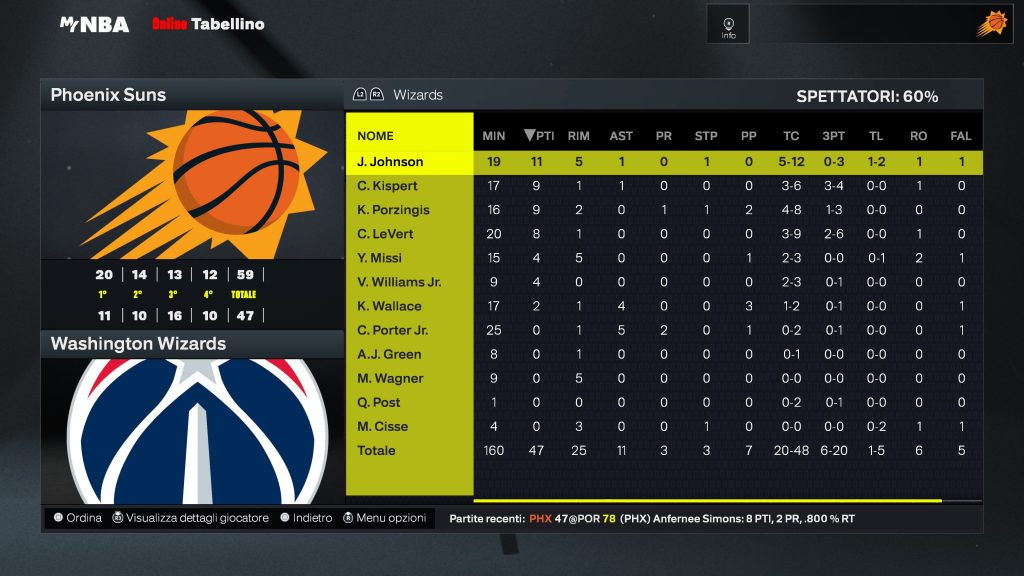Choose M. Wagner in the list
Screen dimensions: 1024x576
click(x=390, y=378)
